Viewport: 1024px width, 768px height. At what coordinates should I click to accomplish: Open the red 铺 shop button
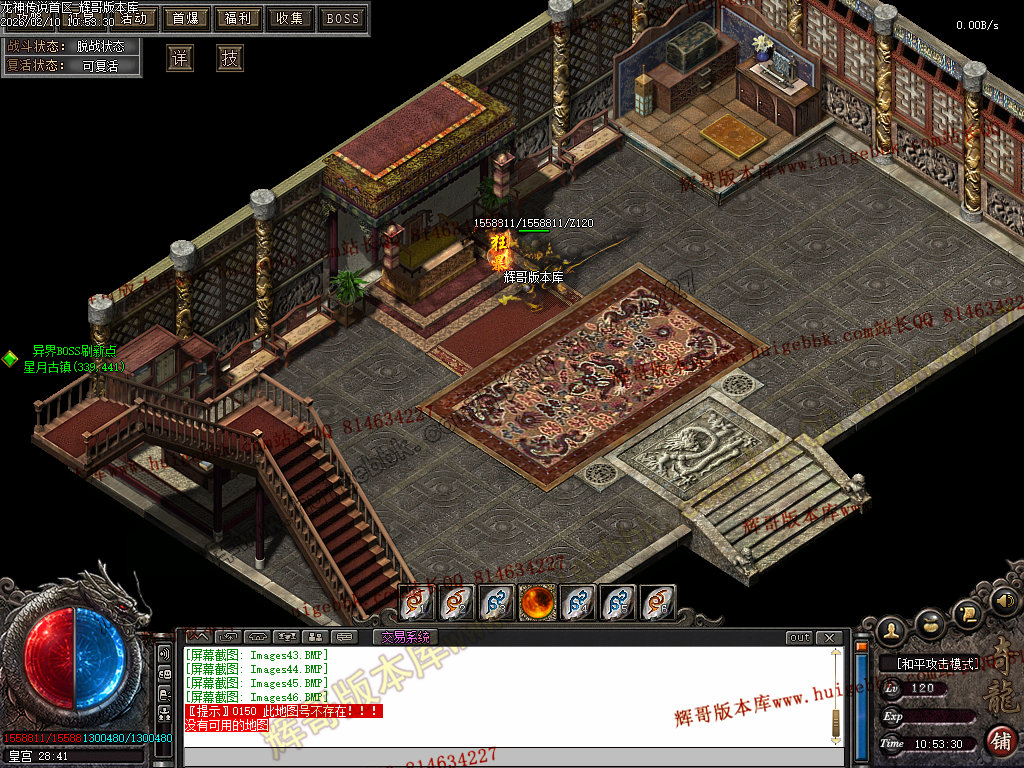(1000, 741)
